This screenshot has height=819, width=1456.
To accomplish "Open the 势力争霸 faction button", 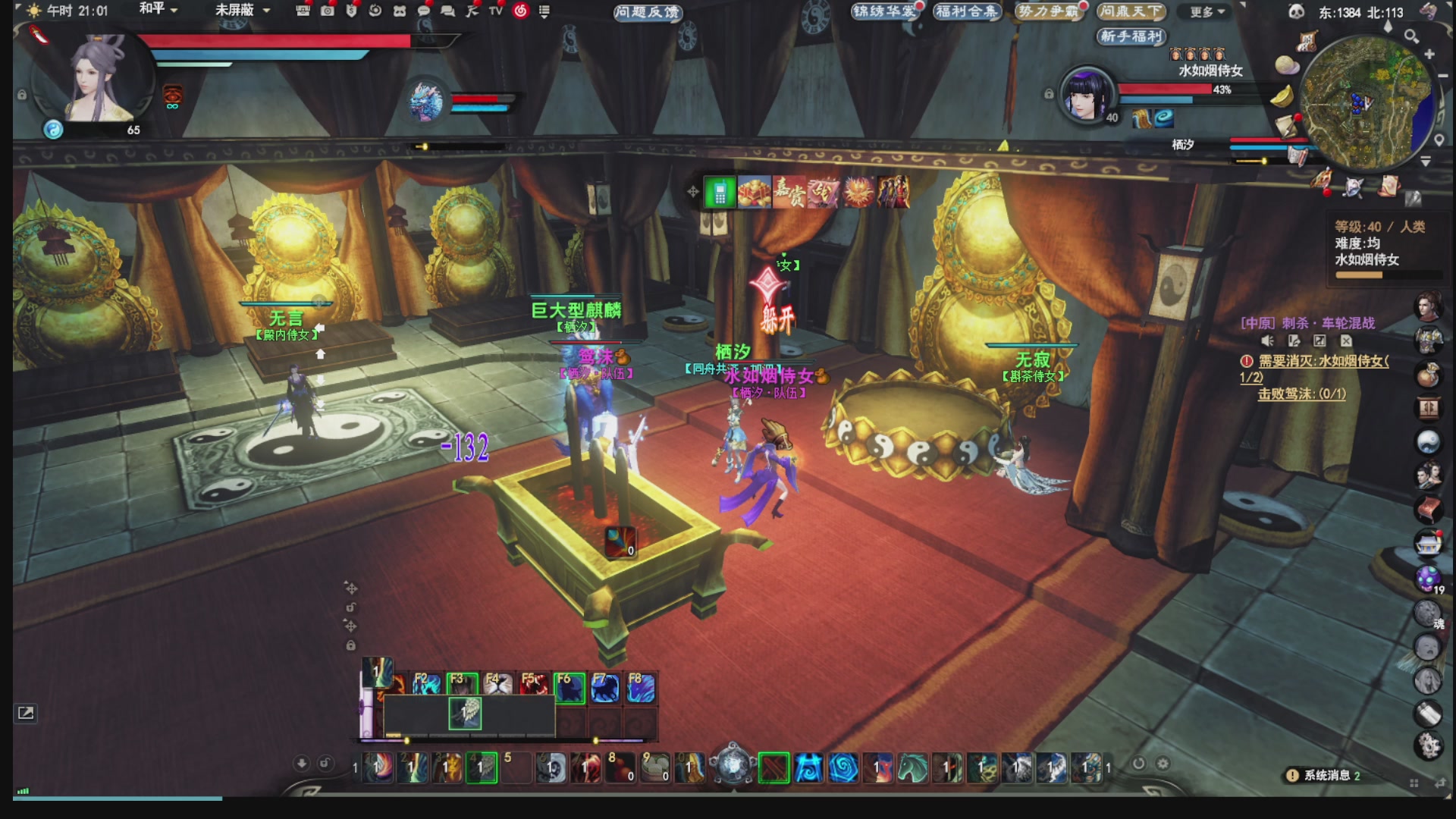I will (1049, 11).
